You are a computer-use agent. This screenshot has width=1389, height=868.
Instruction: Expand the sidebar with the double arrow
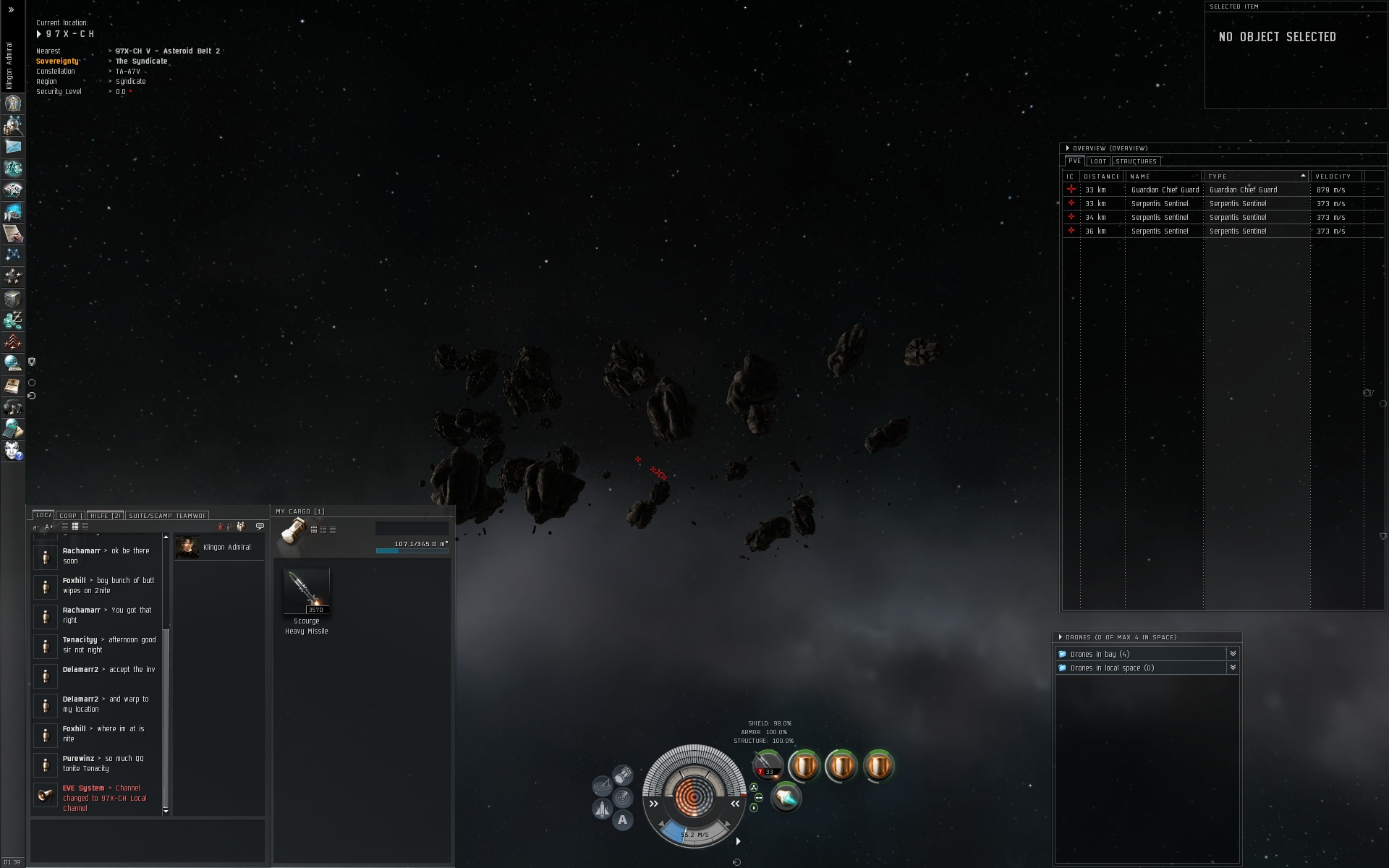tap(11, 10)
